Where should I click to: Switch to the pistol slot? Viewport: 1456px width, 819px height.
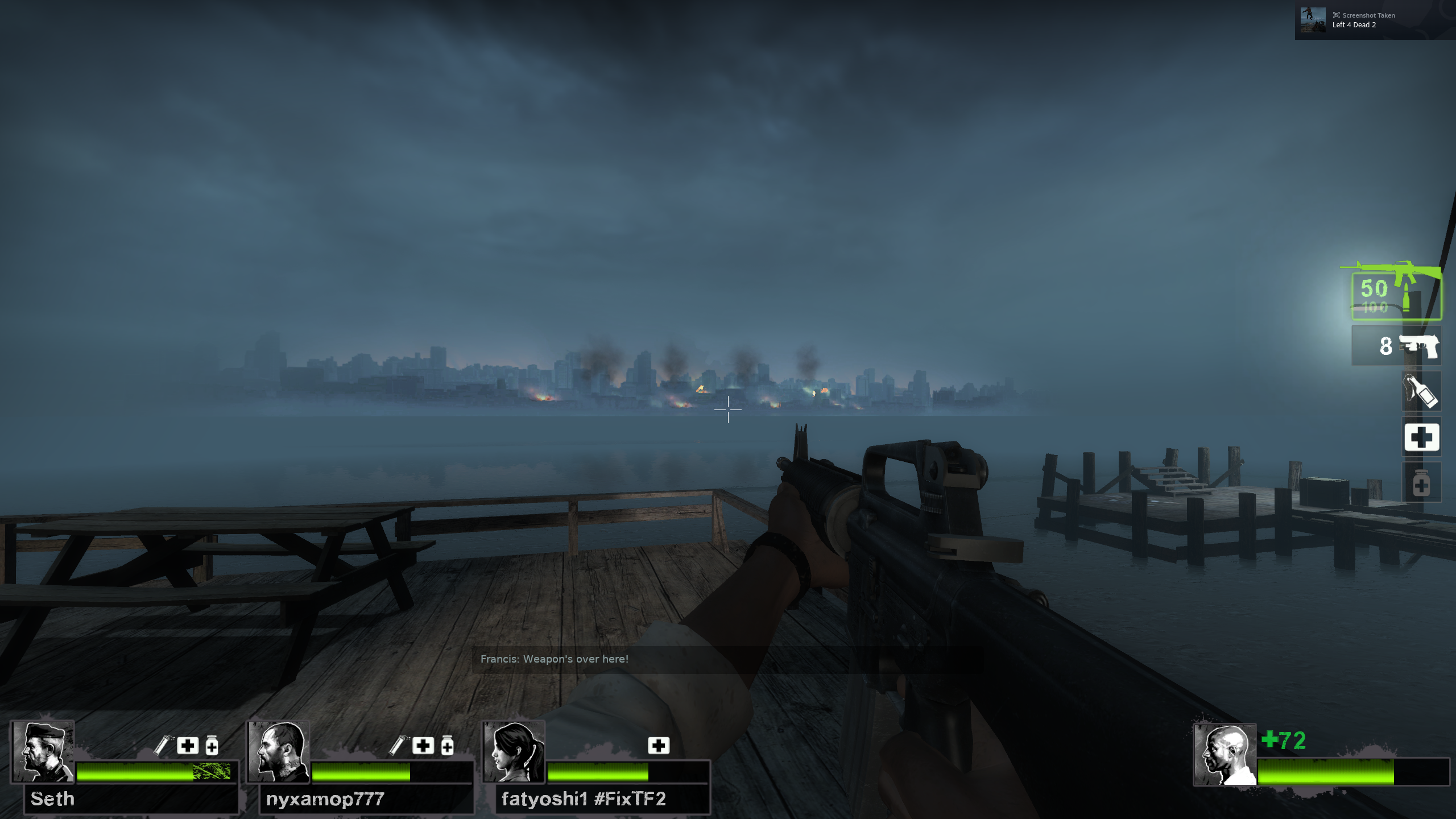point(1396,346)
